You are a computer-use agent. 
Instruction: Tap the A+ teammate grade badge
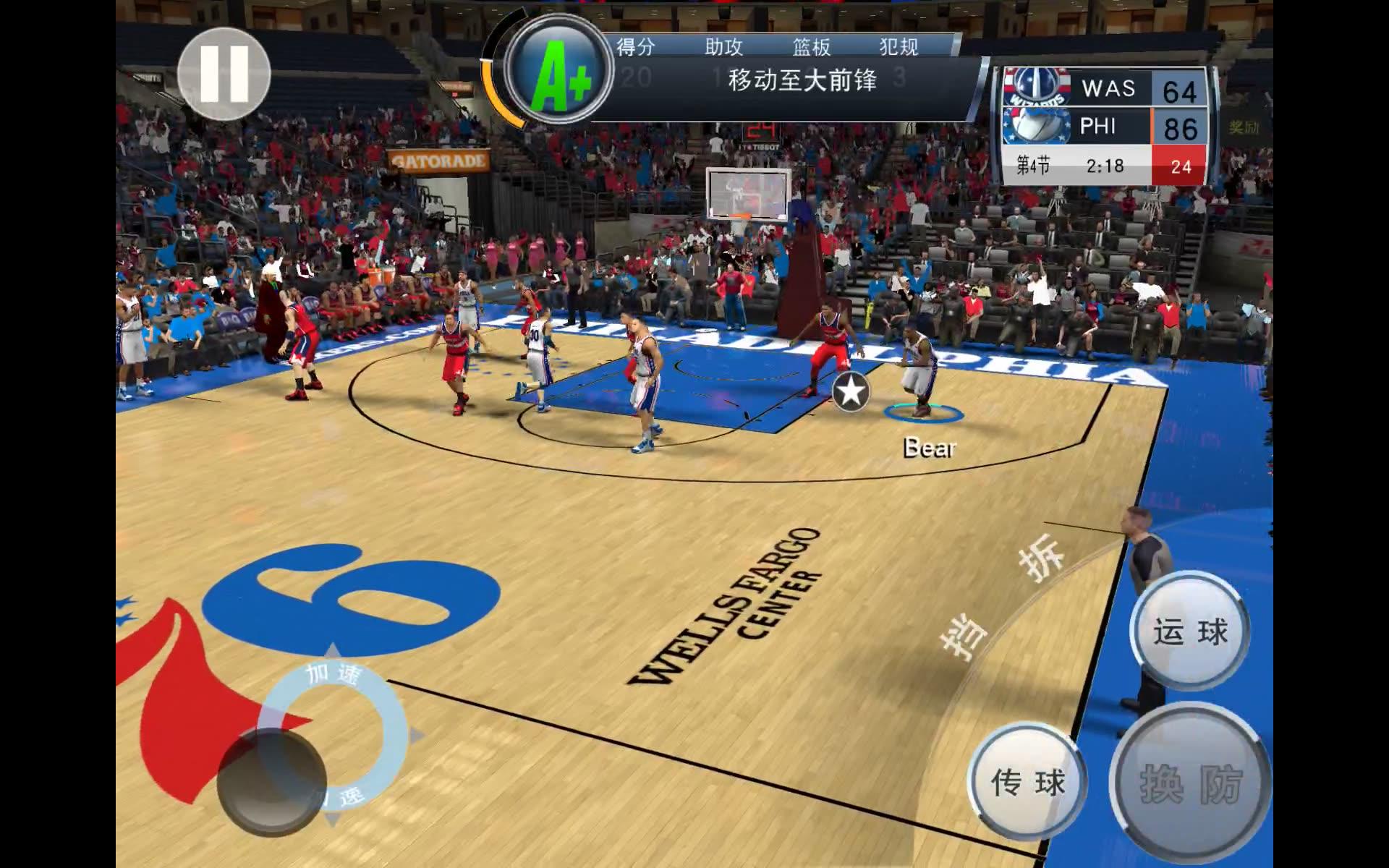point(557,71)
